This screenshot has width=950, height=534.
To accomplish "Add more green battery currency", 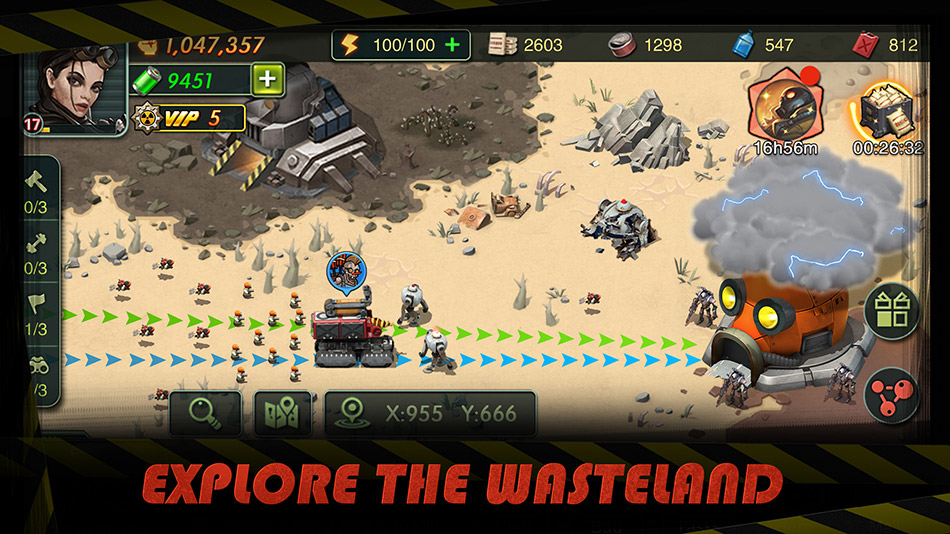I will (x=267, y=79).
